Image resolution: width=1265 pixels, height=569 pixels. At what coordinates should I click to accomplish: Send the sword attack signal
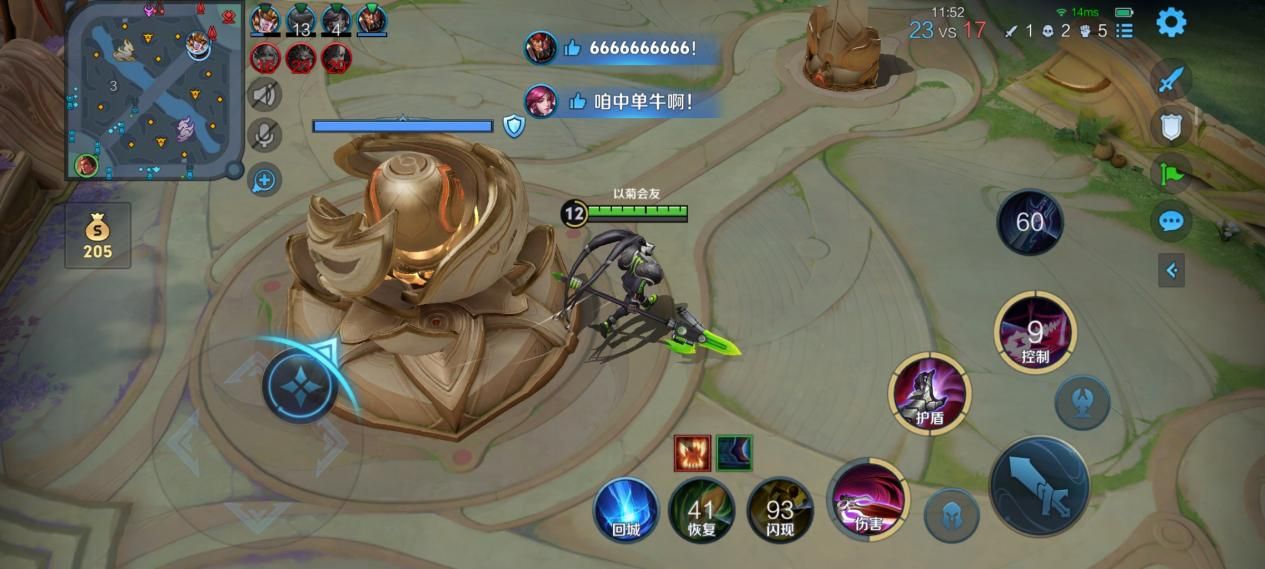click(1171, 80)
